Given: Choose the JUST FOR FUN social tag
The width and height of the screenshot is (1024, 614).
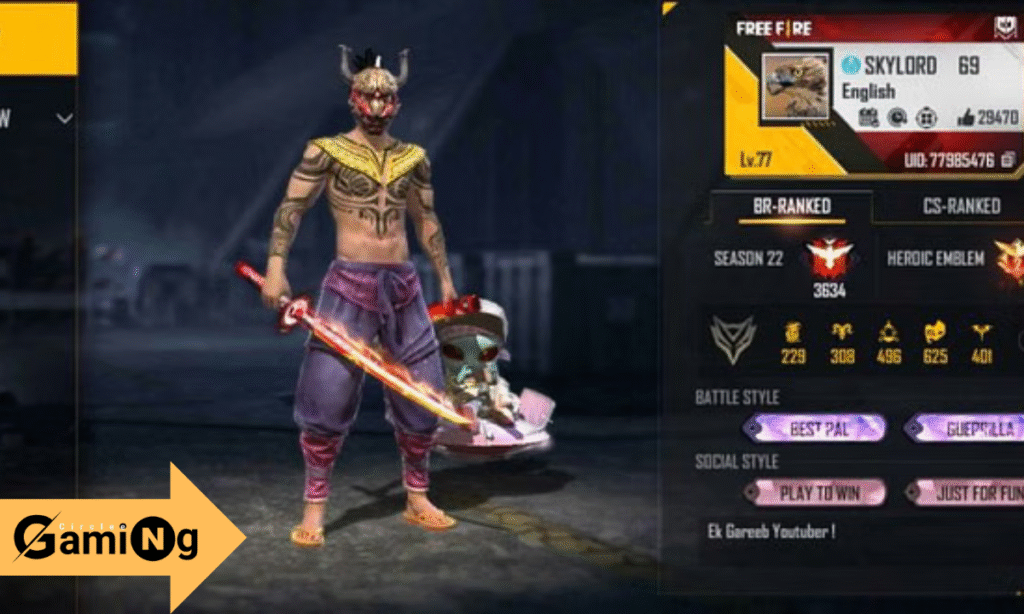Looking at the screenshot, I should pyautogui.click(x=966, y=493).
